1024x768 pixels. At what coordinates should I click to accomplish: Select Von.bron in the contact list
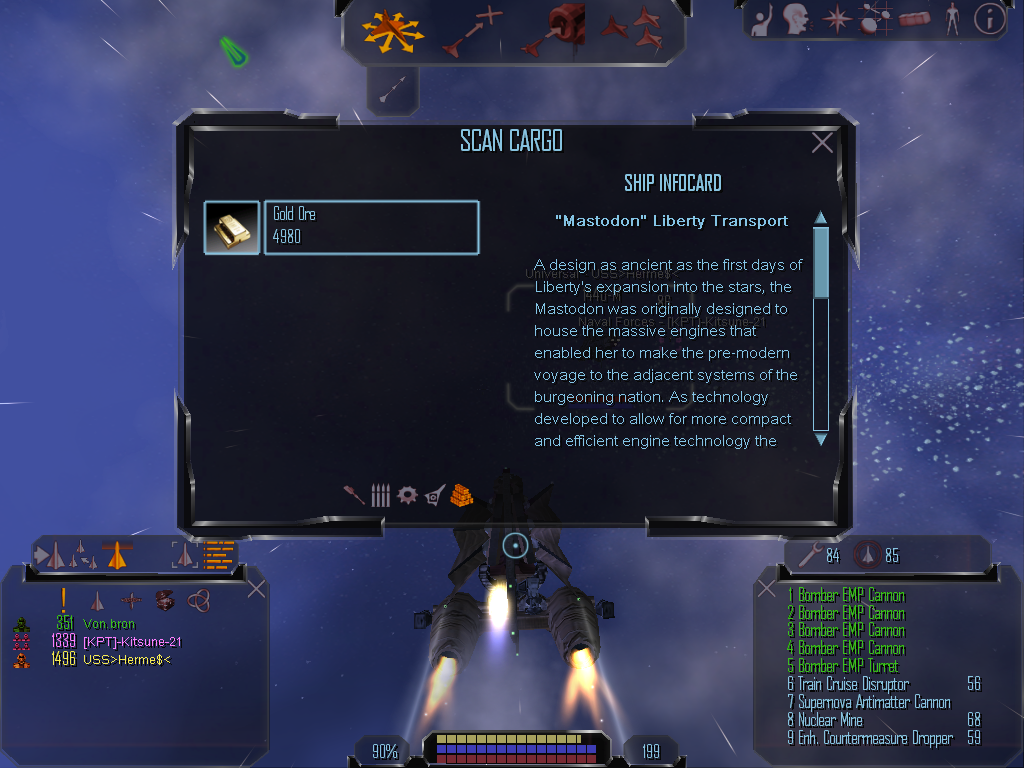(110, 624)
